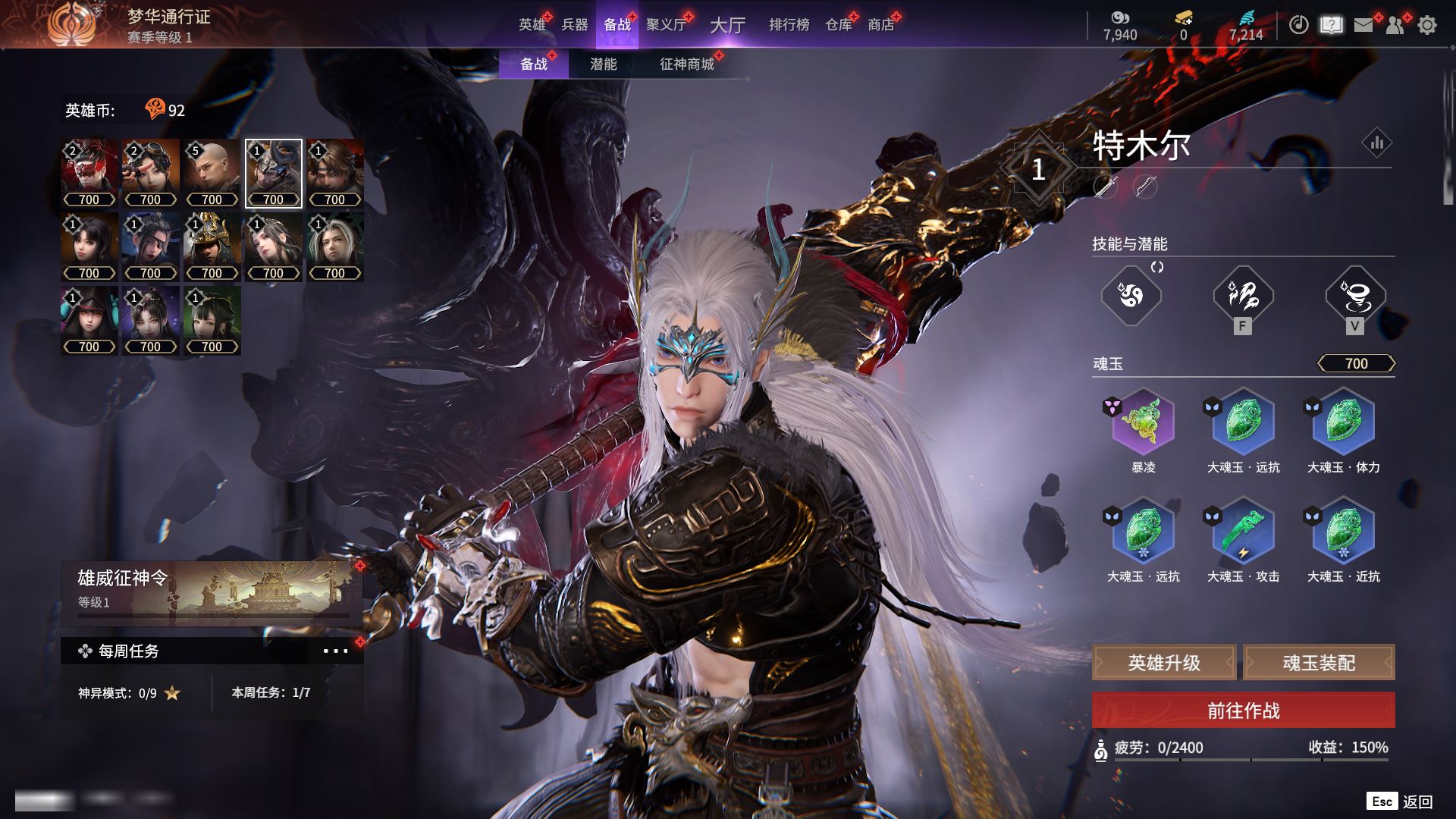The image size is (1456, 819).
Task: Go to the 聚义厅 menu
Action: point(666,25)
